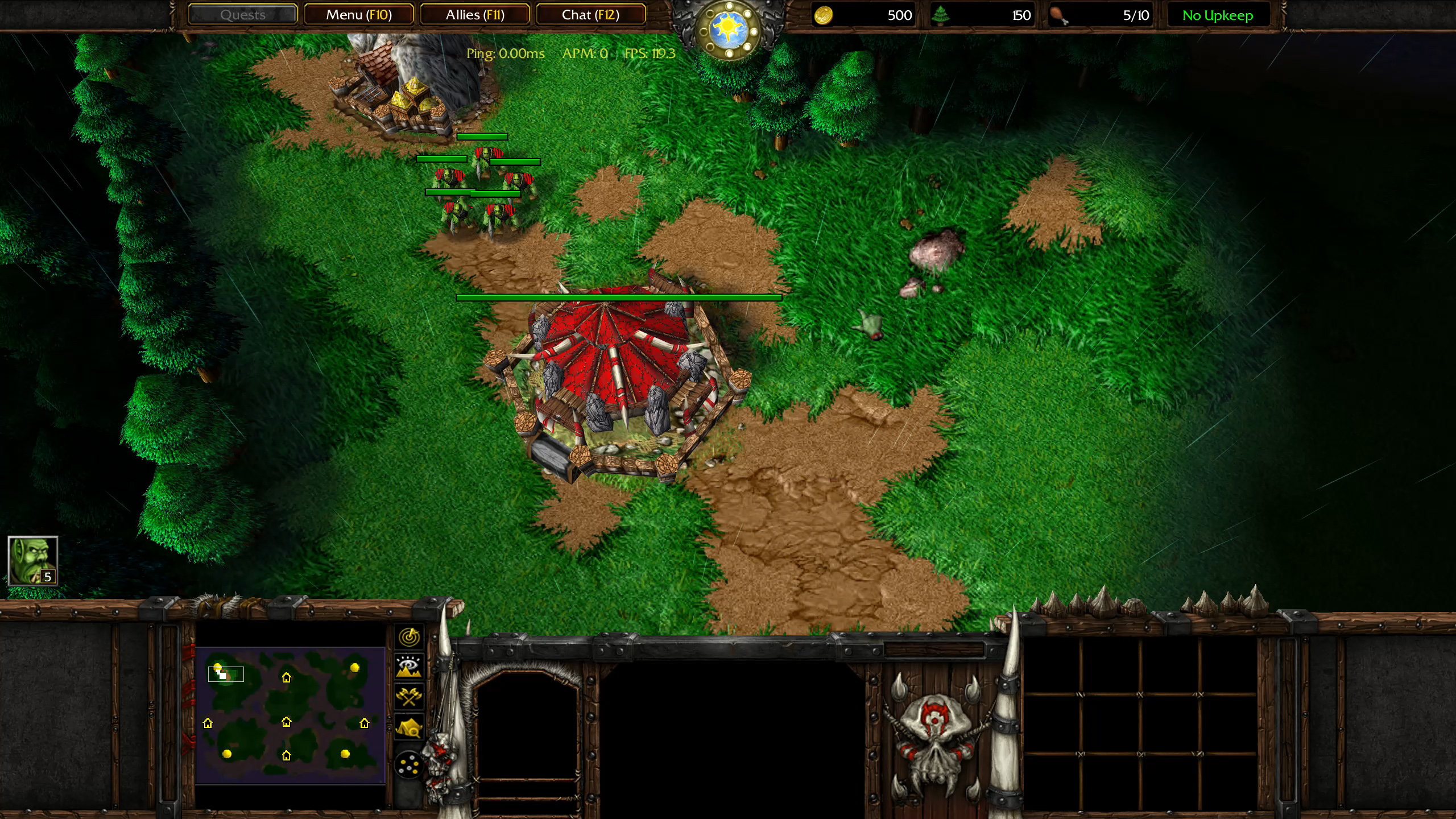Open the Chat (F12) window

click(590, 14)
